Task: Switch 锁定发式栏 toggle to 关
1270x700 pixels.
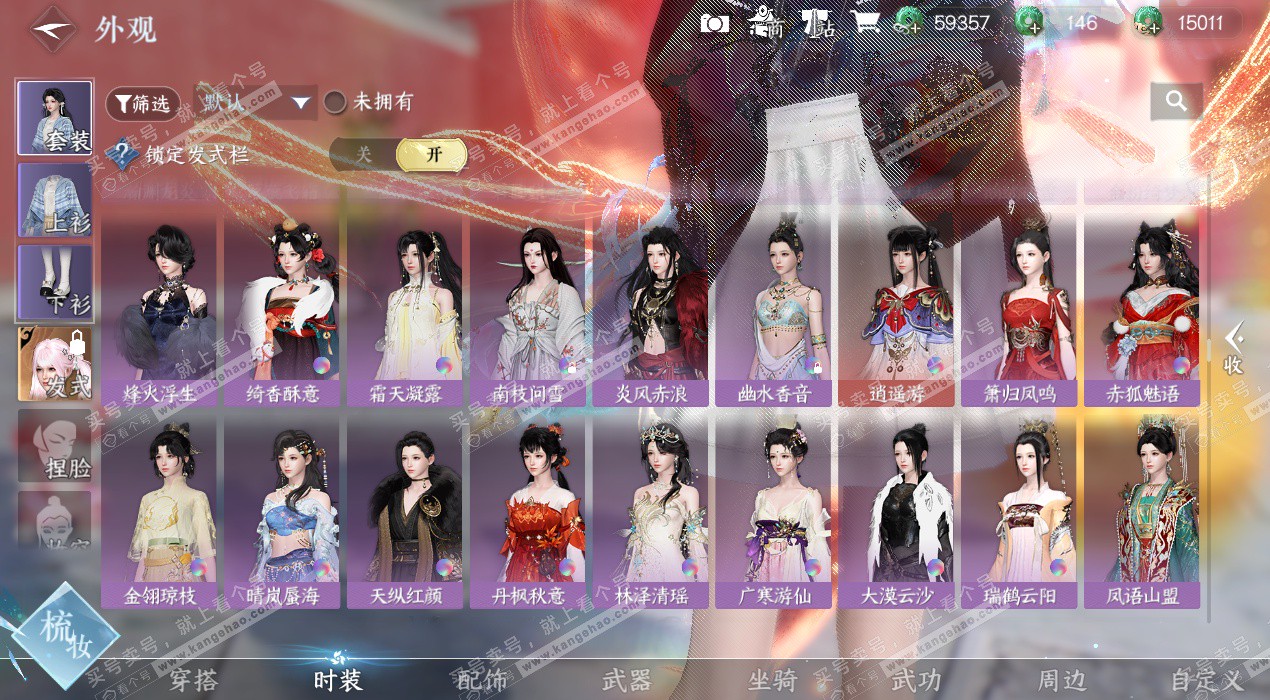Action: (364, 155)
